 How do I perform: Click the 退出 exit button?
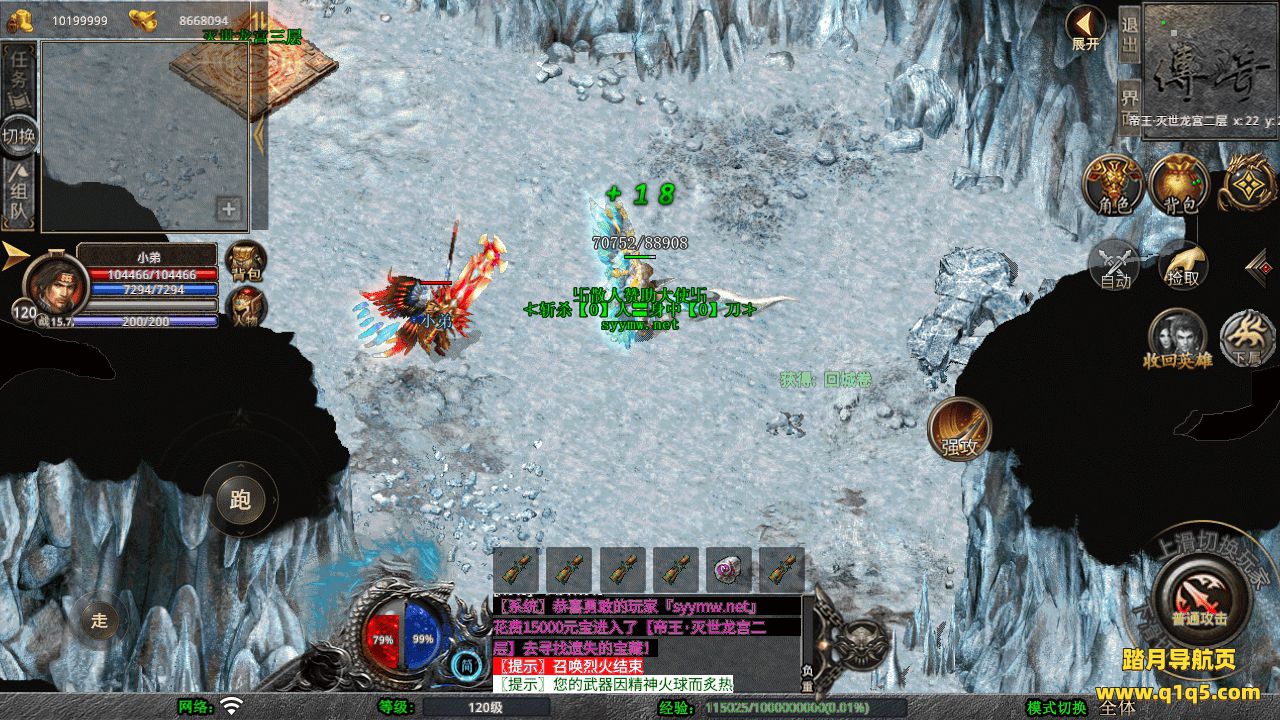[1129, 35]
